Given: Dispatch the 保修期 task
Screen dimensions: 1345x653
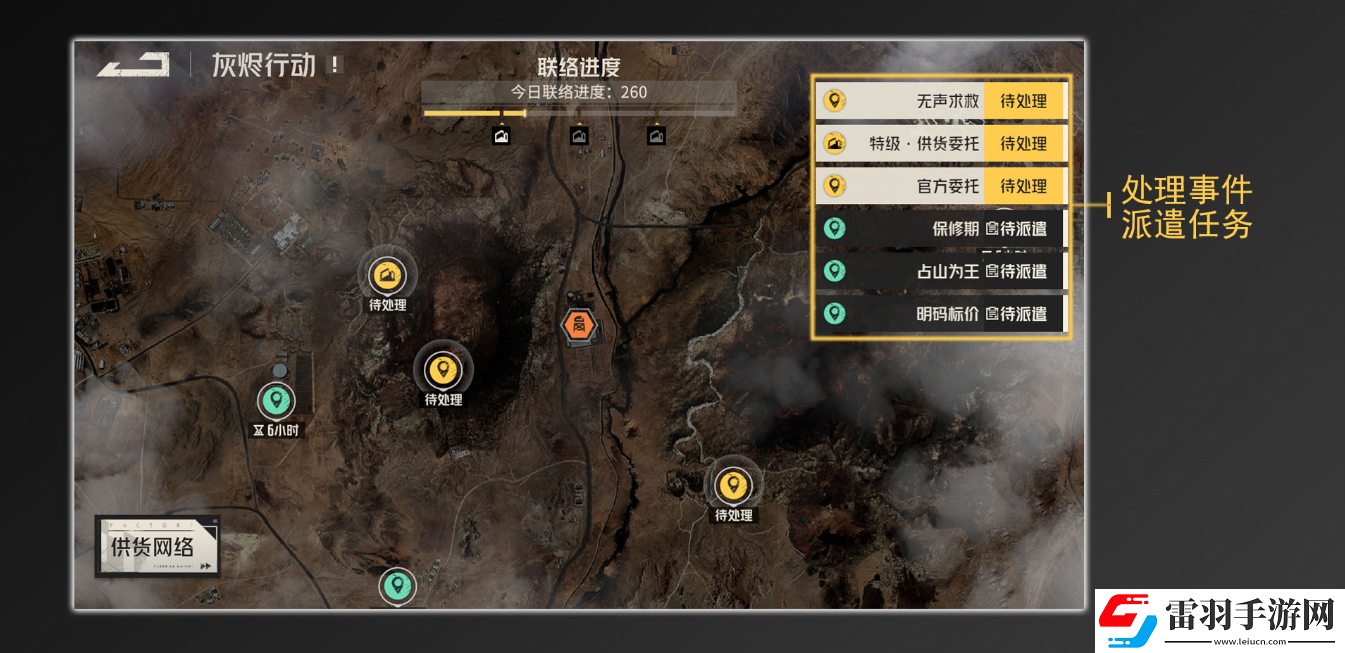Looking at the screenshot, I should pos(940,229).
